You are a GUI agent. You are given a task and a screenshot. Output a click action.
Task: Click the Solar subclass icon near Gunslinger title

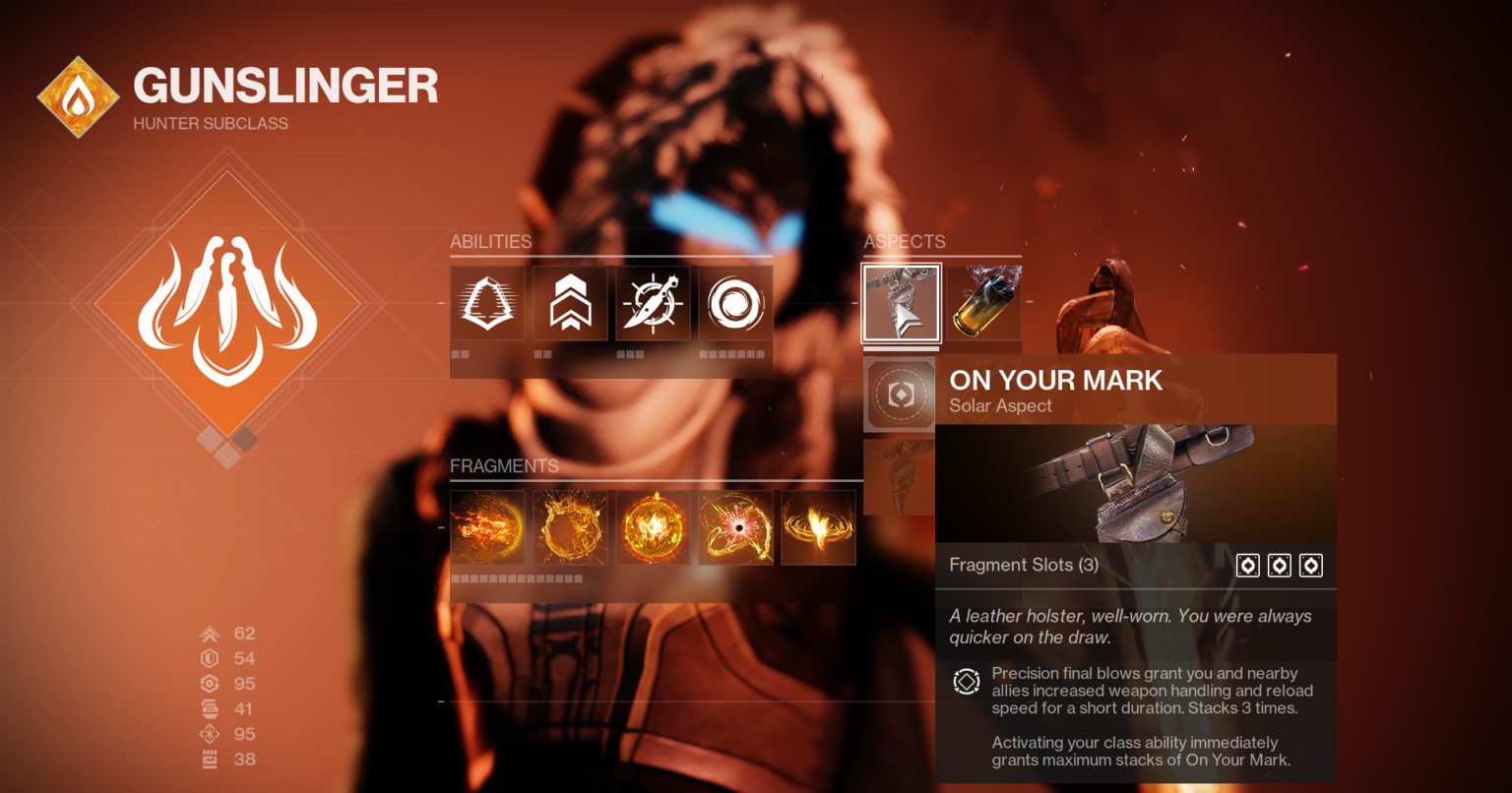pos(78,95)
